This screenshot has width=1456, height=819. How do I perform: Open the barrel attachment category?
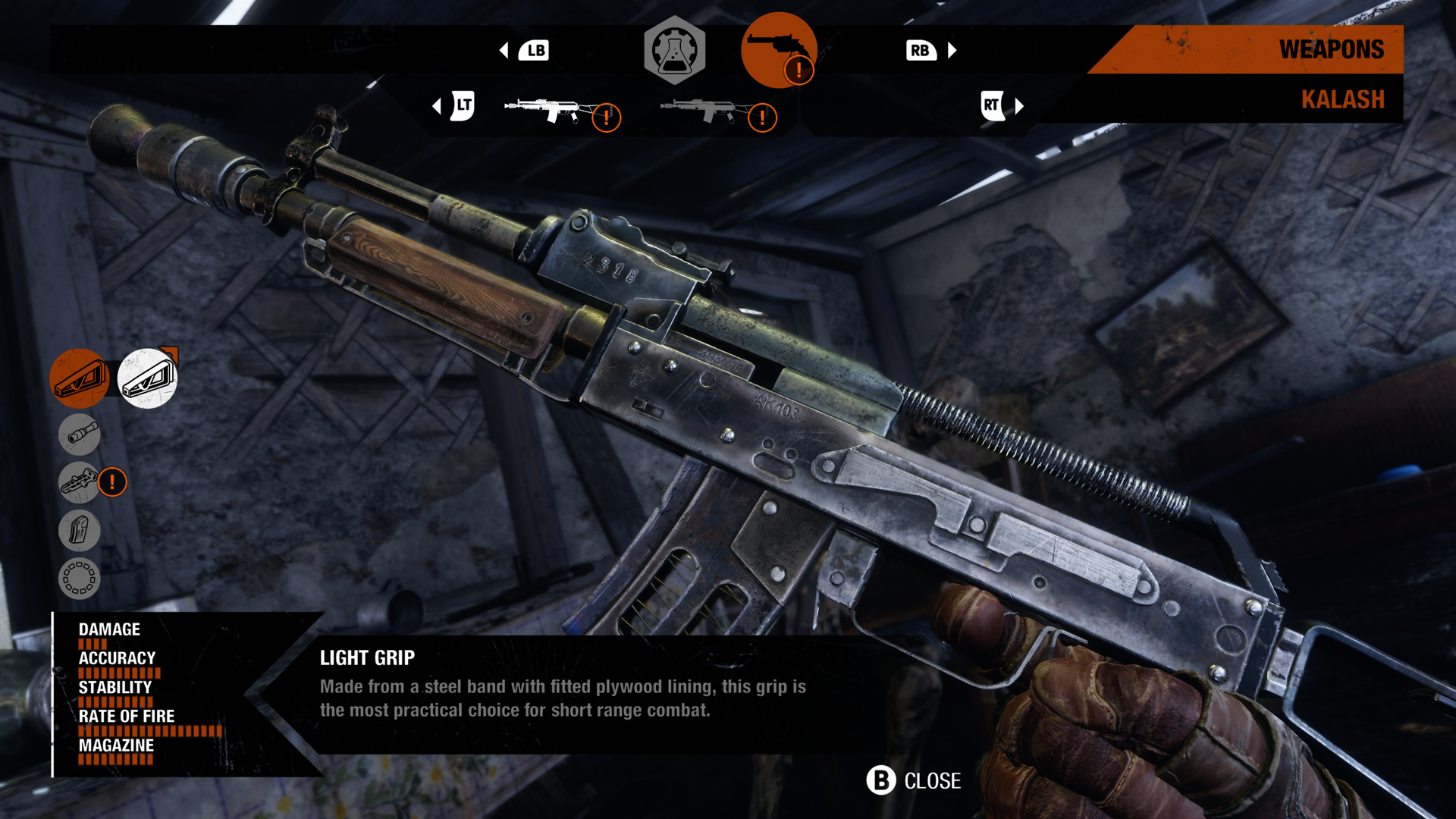click(x=80, y=434)
